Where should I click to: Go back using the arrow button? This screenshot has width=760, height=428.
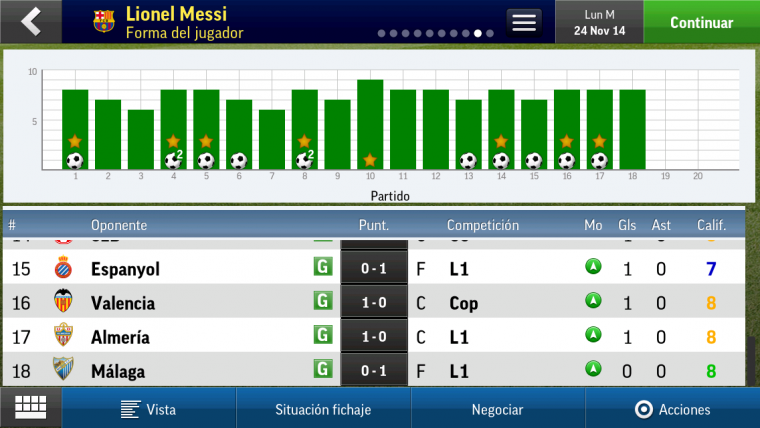pyautogui.click(x=31, y=21)
